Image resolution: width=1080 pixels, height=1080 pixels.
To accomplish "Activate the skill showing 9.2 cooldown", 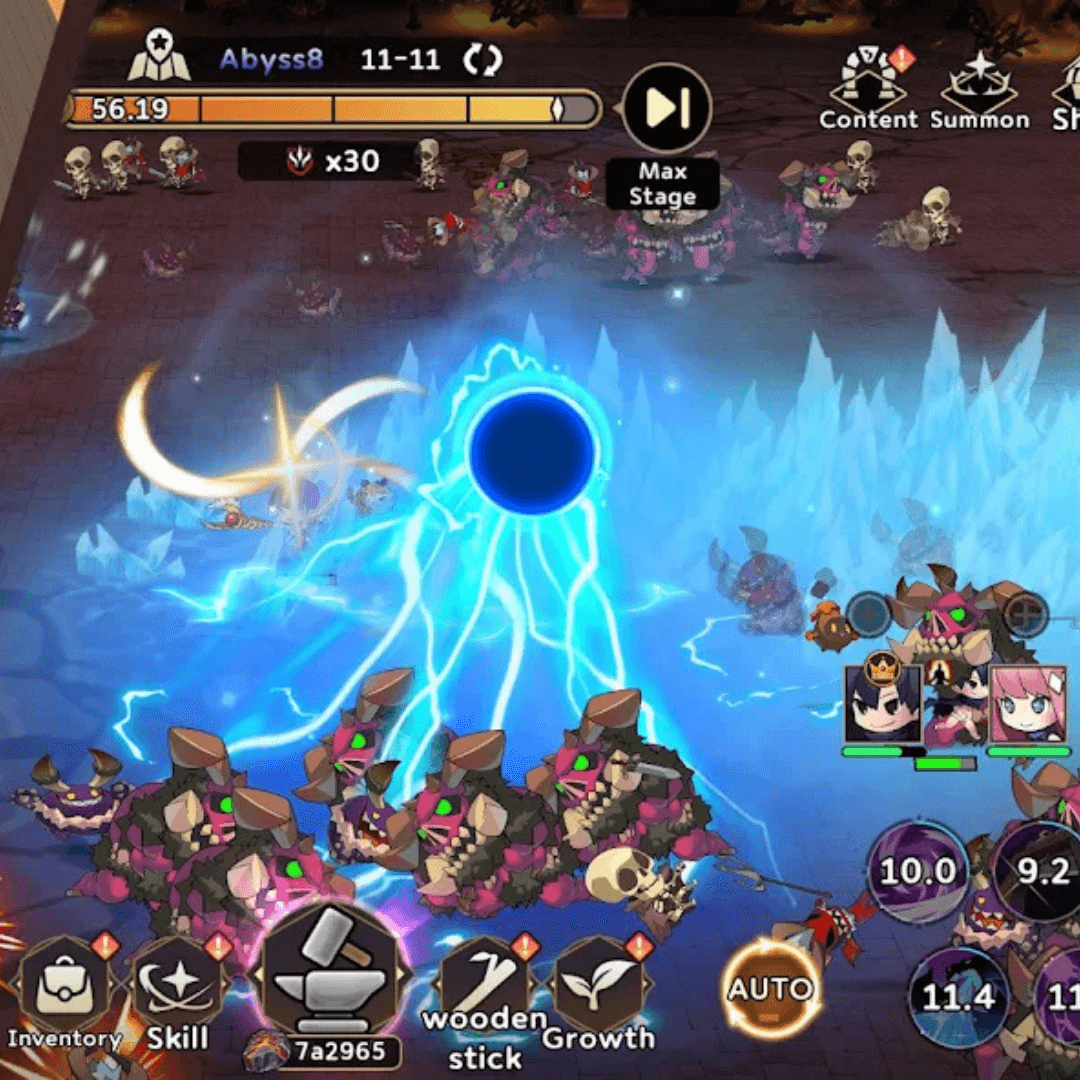I will pyautogui.click(x=1040, y=871).
